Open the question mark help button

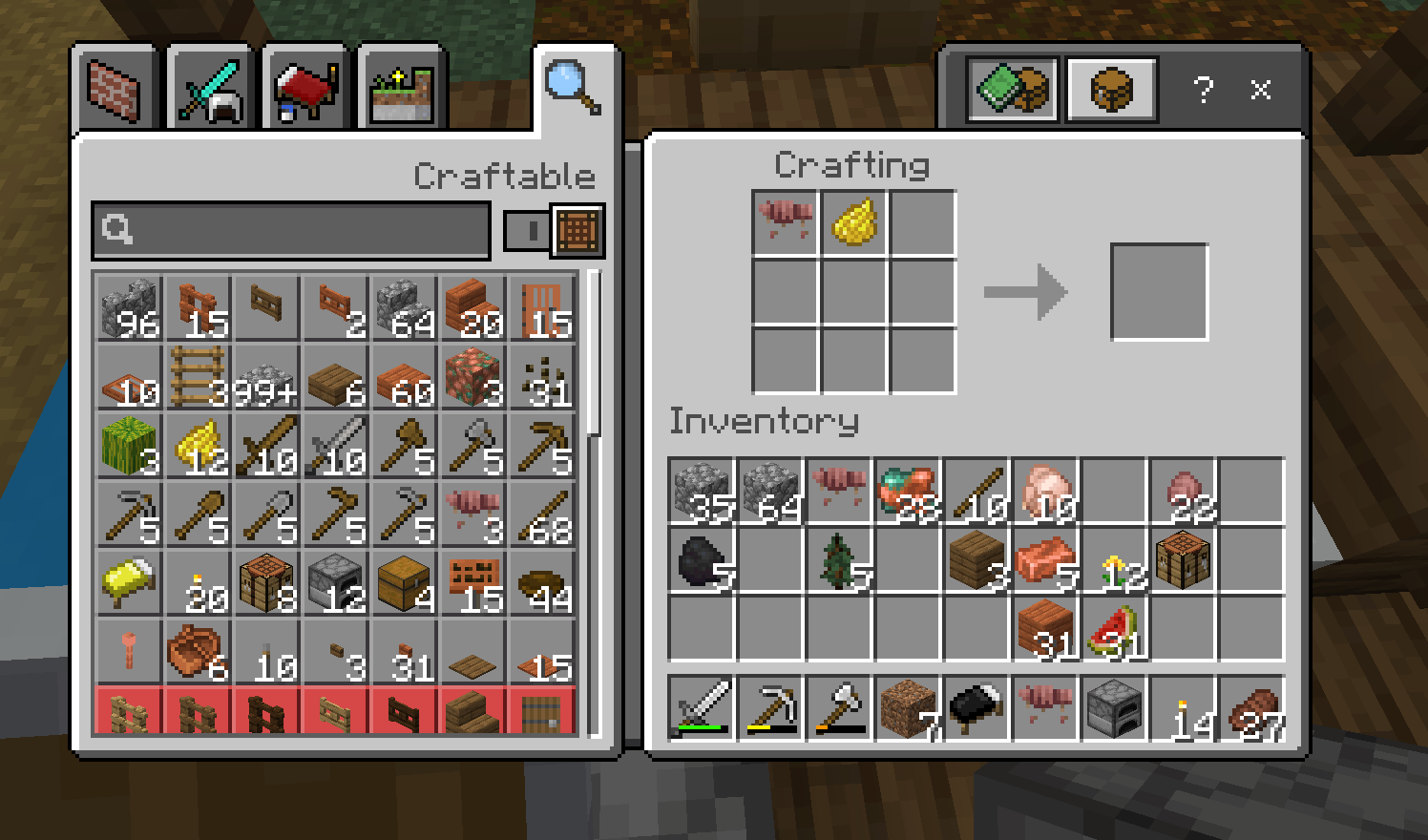pyautogui.click(x=1204, y=90)
